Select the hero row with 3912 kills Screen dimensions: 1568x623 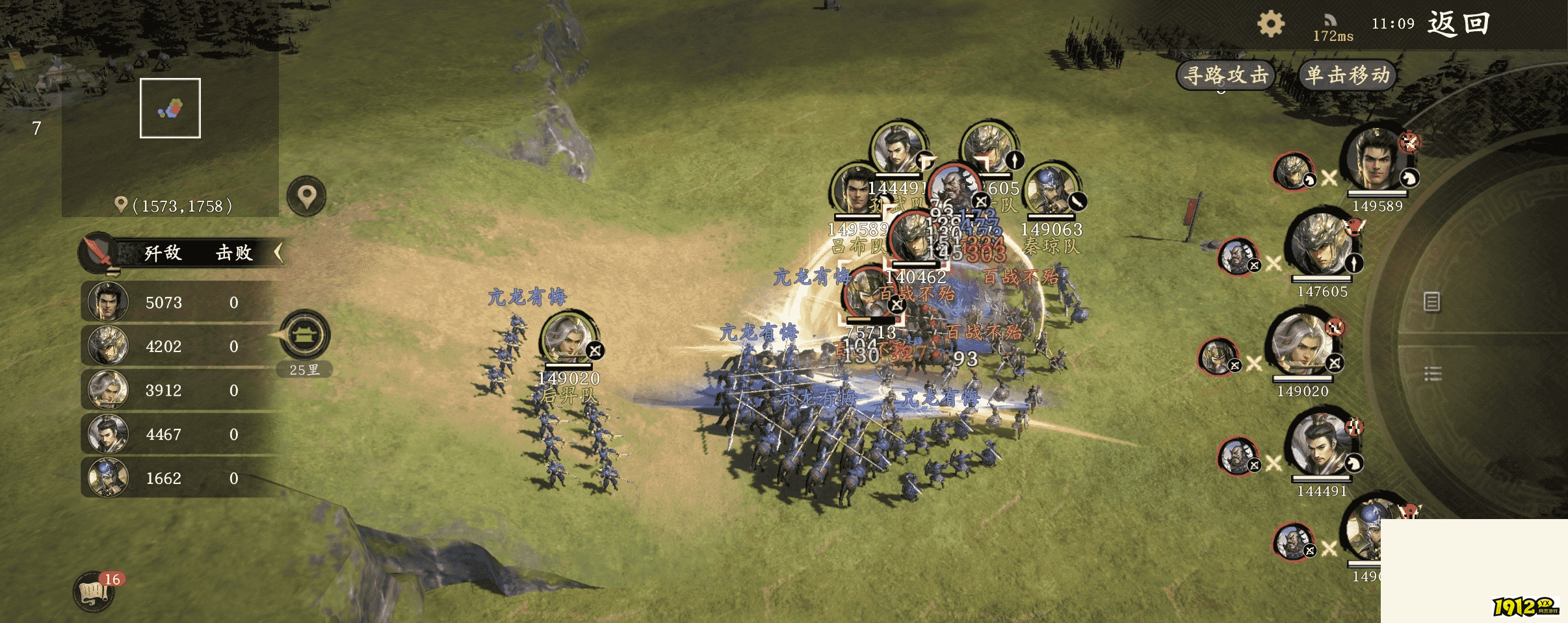(182, 390)
